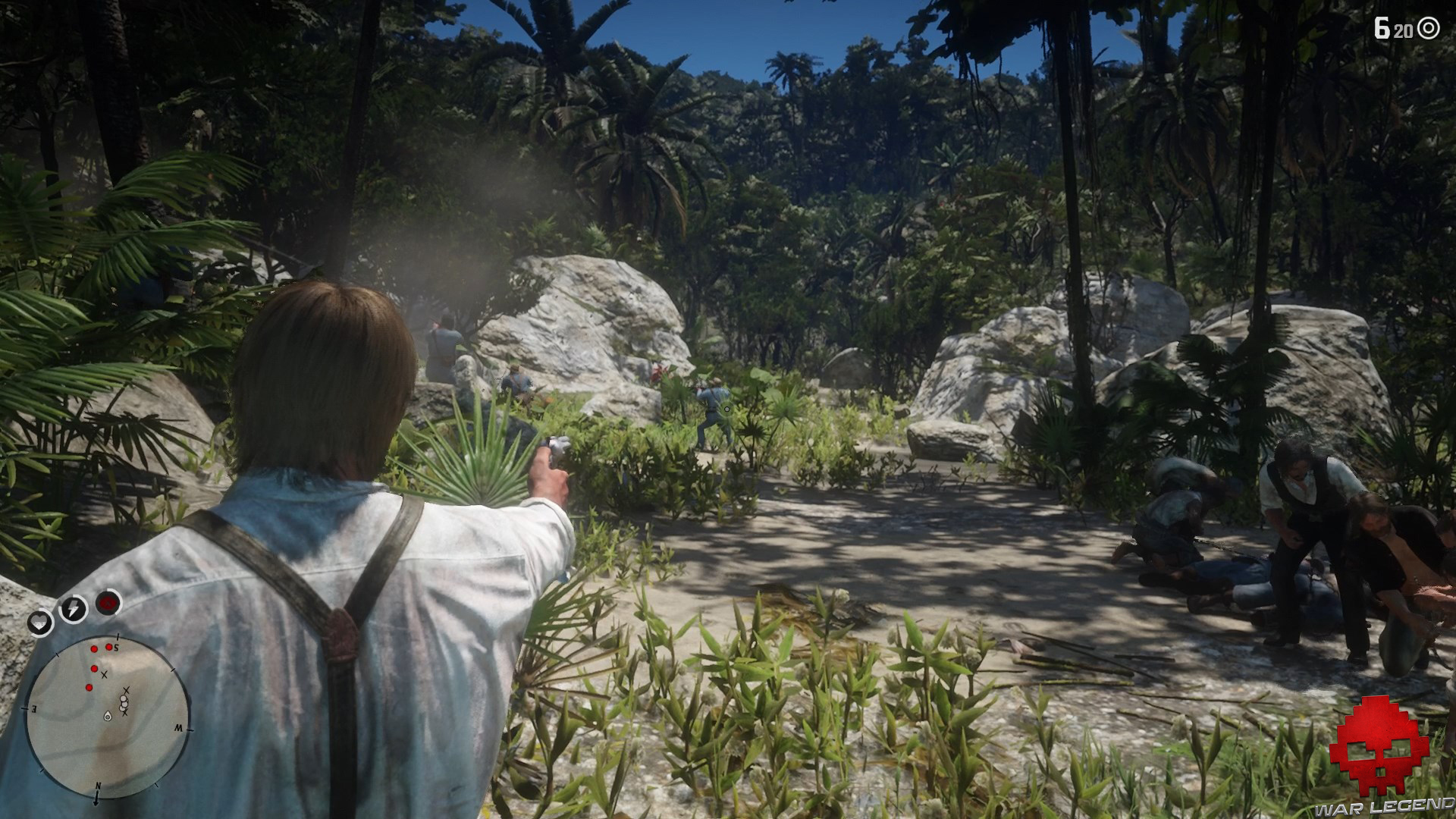Click the leftmost red enemy dot on the minimap

89,686
